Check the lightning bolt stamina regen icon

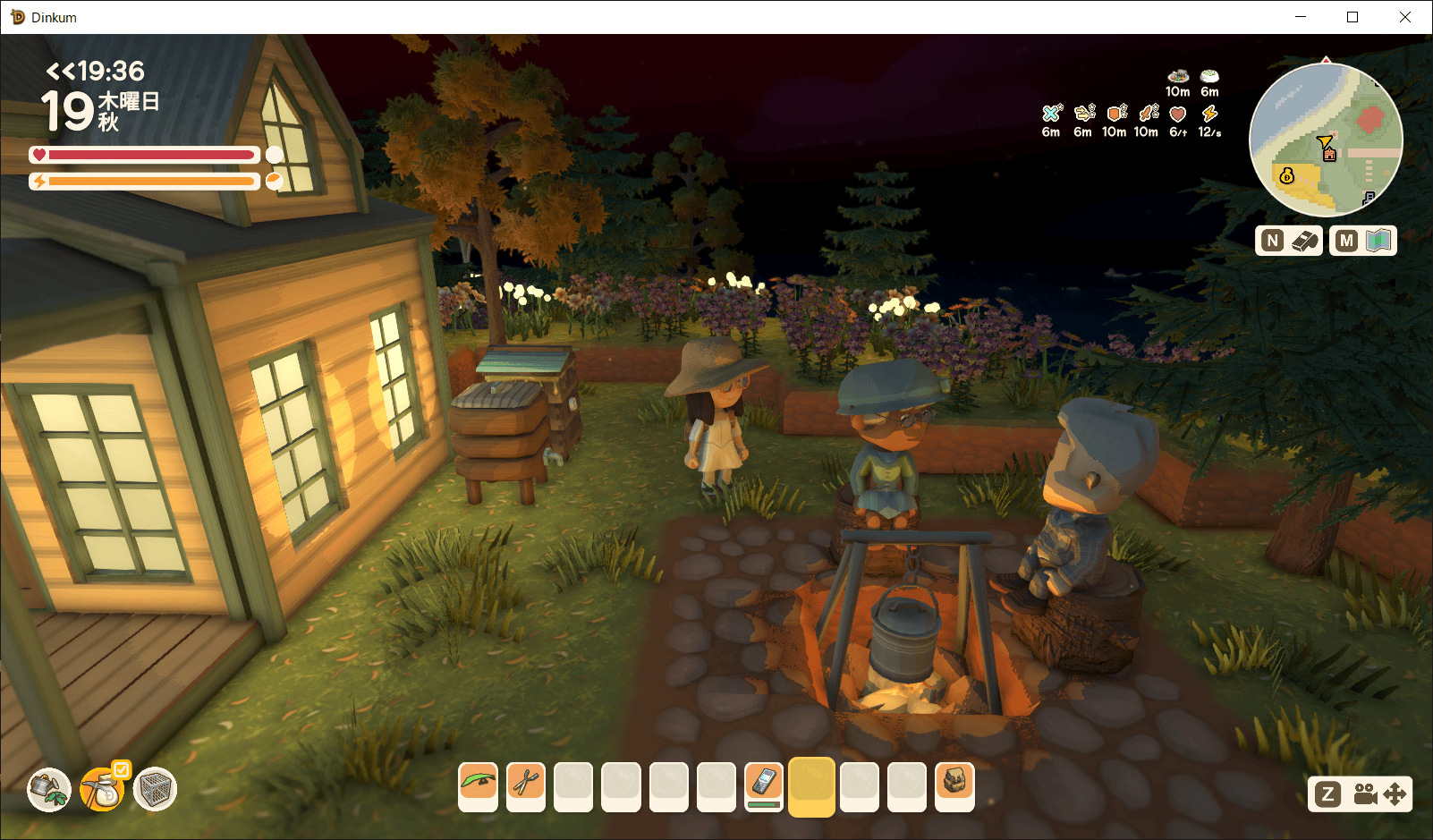click(1209, 114)
